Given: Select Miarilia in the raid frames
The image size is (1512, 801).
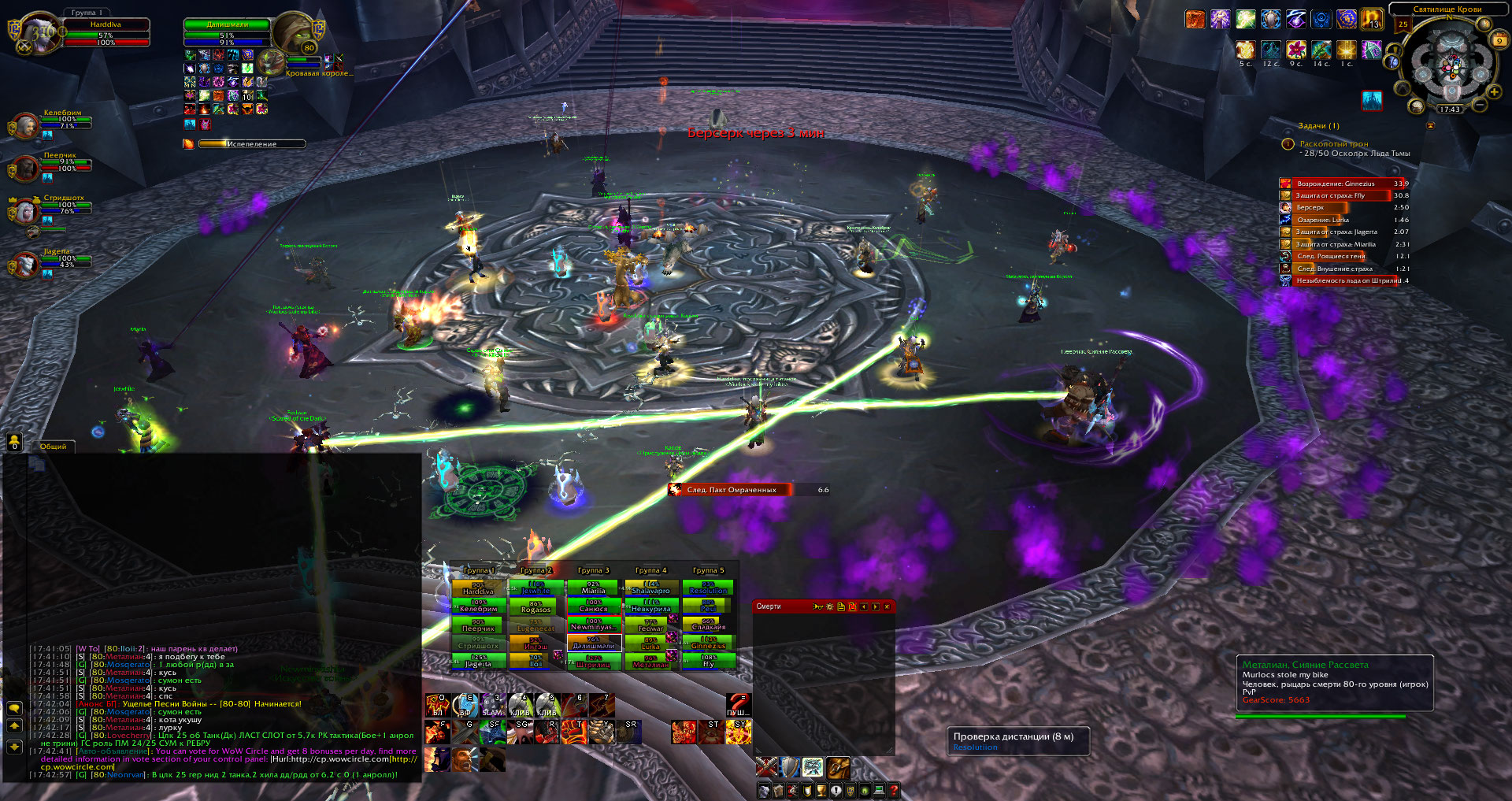Looking at the screenshot, I should [x=593, y=588].
